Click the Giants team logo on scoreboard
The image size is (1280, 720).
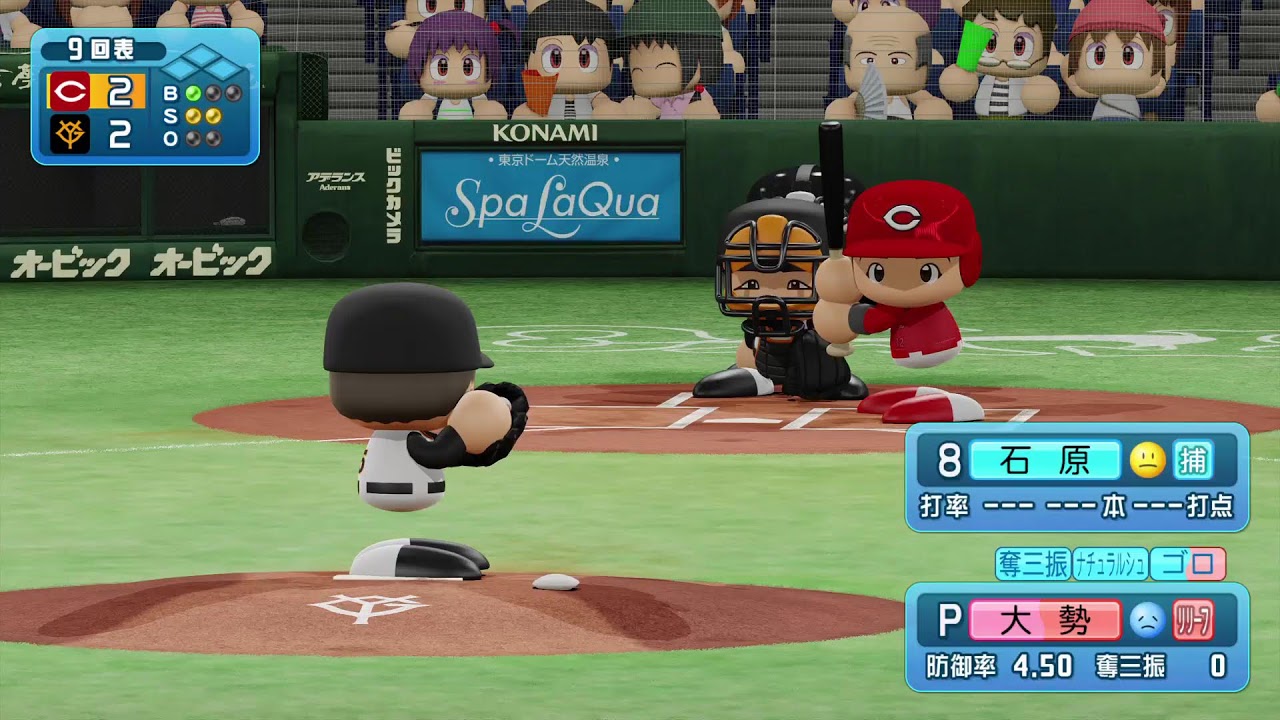coord(70,134)
